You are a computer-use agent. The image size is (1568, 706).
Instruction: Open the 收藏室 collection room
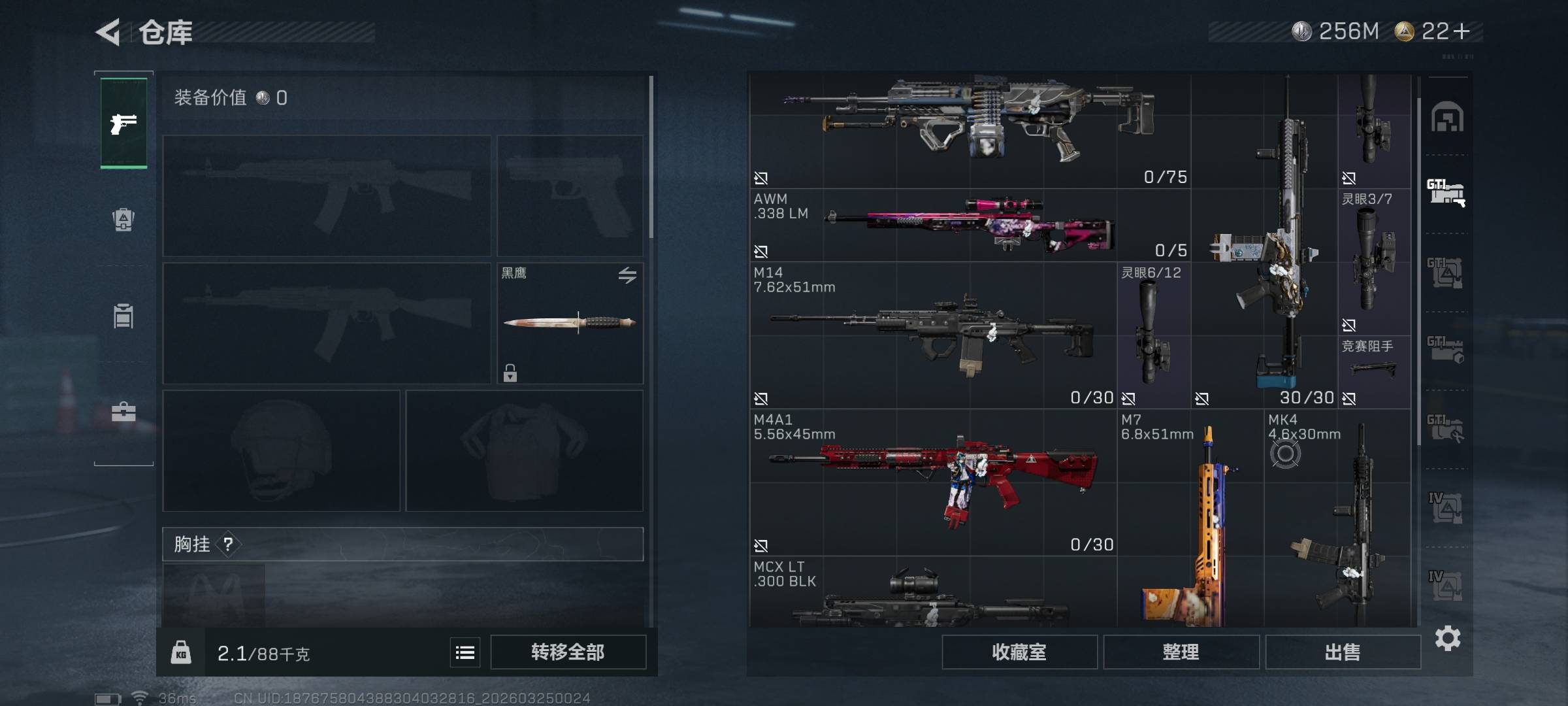coord(1019,652)
